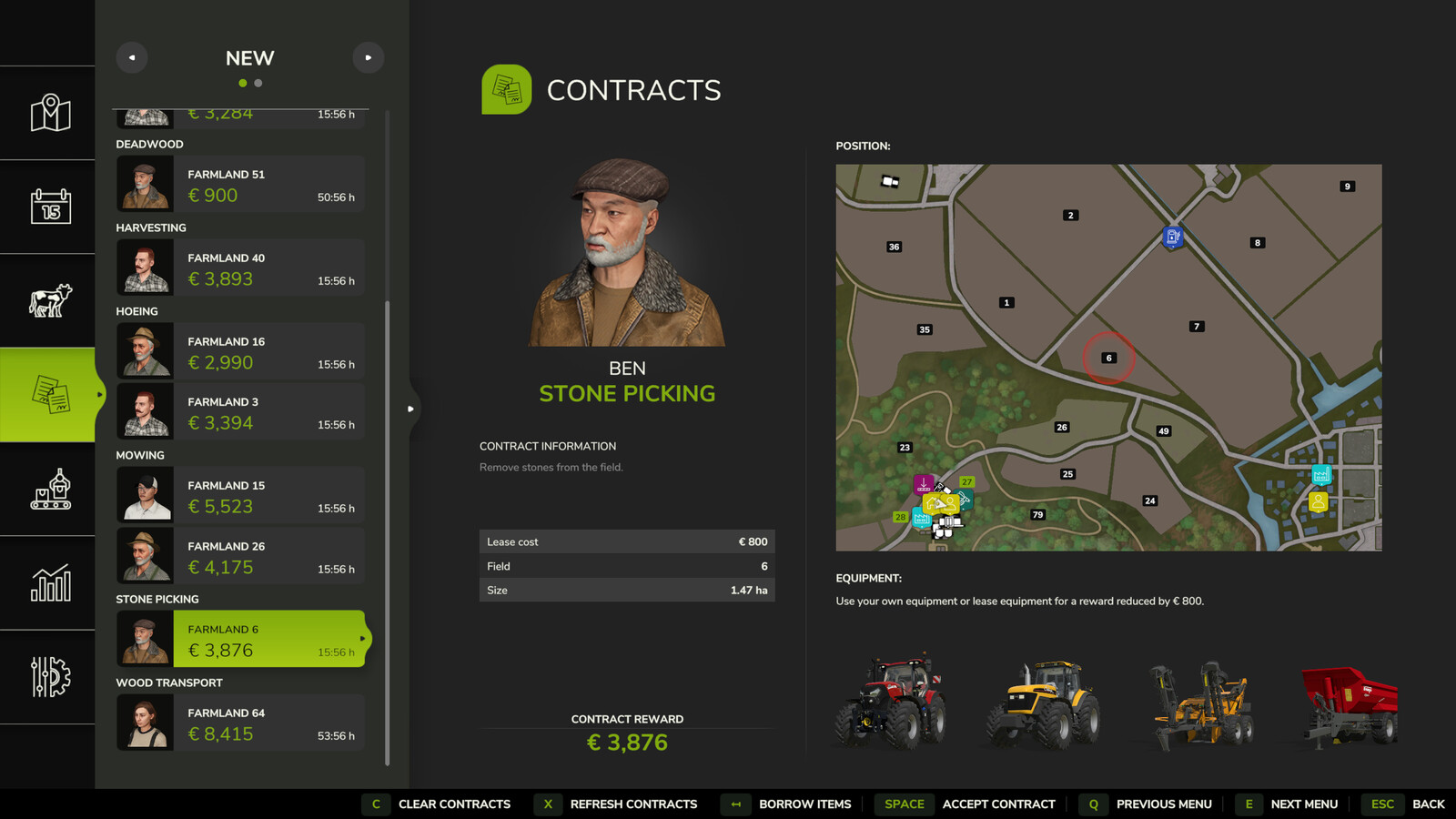Accept the Stone Picking contract
Image resolution: width=1456 pixels, height=819 pixels.
(x=998, y=804)
